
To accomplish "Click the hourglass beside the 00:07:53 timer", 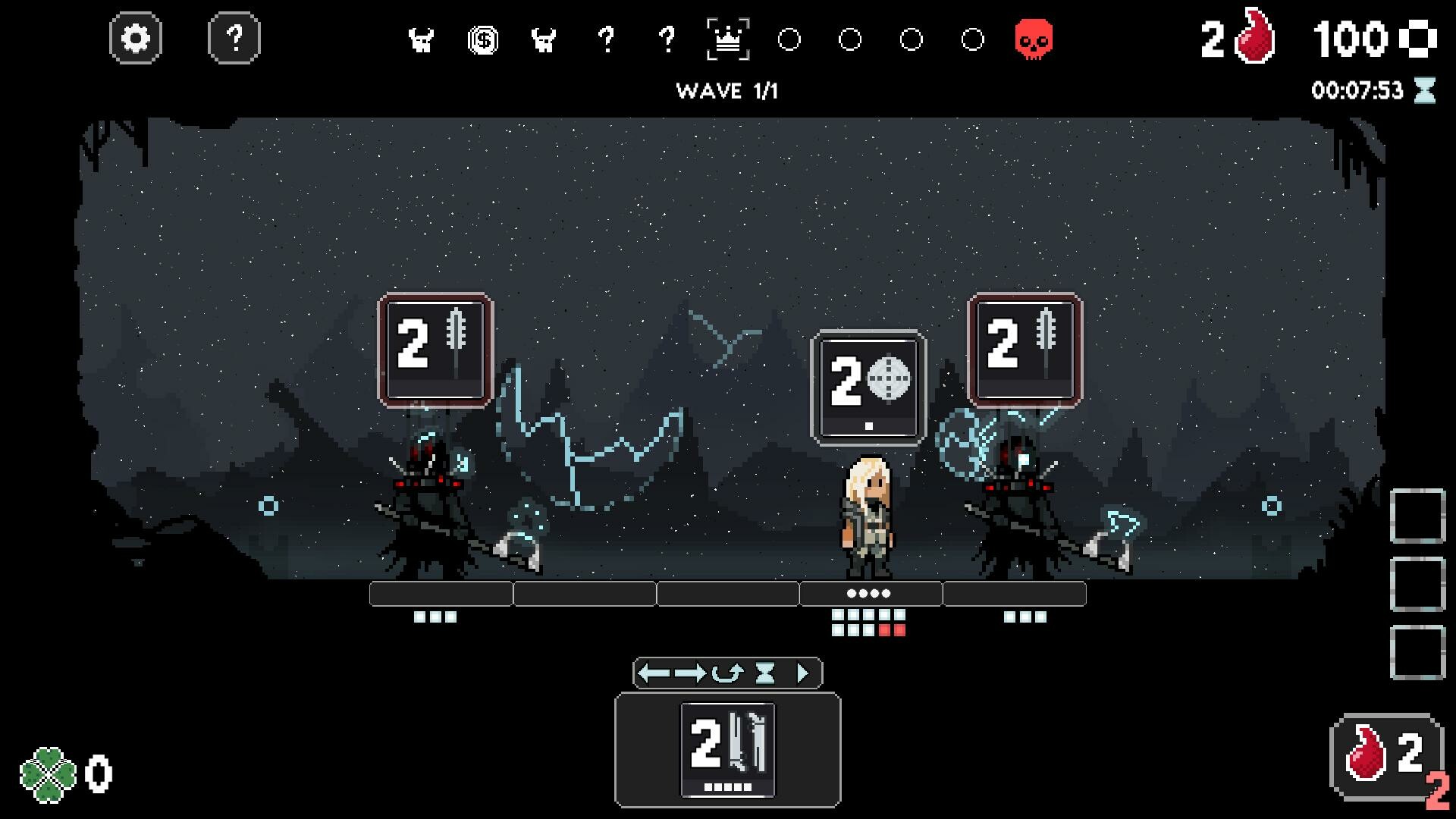I will (1426, 89).
